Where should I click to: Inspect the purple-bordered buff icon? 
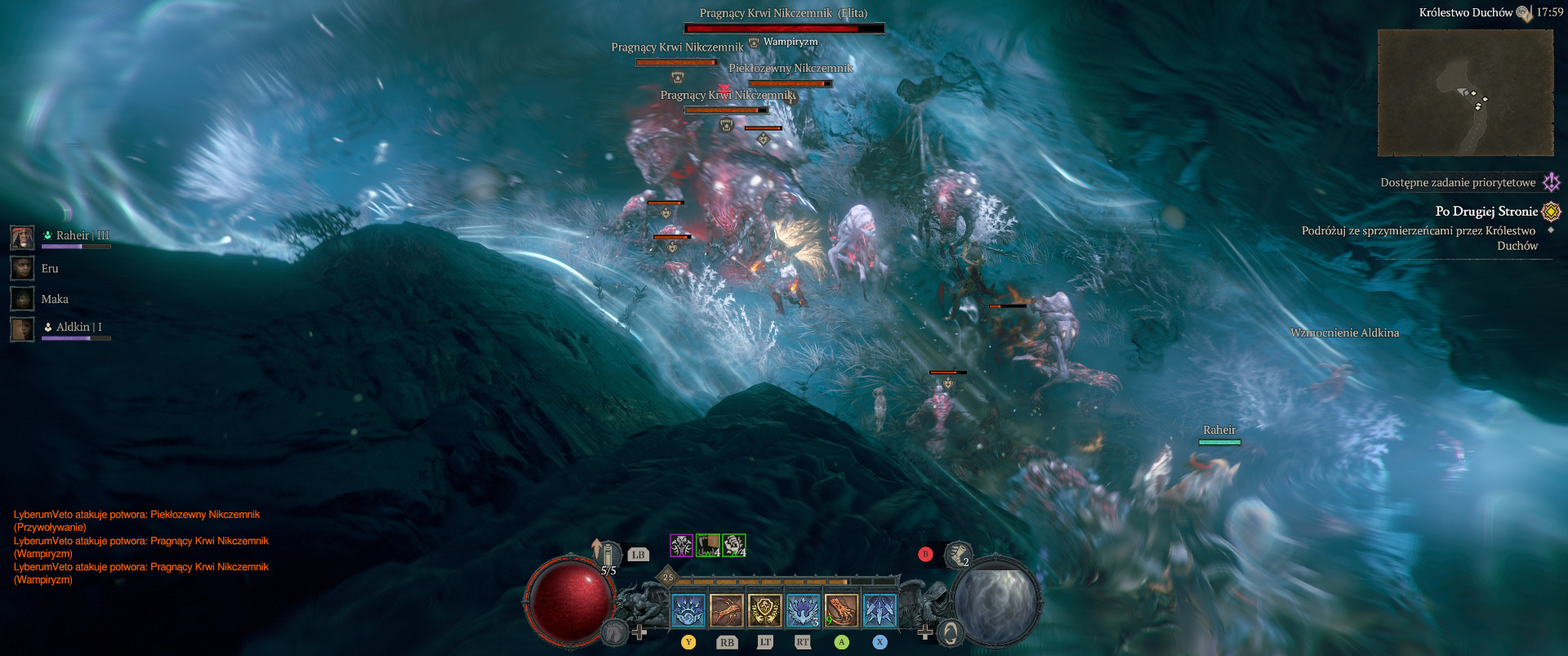click(x=681, y=545)
